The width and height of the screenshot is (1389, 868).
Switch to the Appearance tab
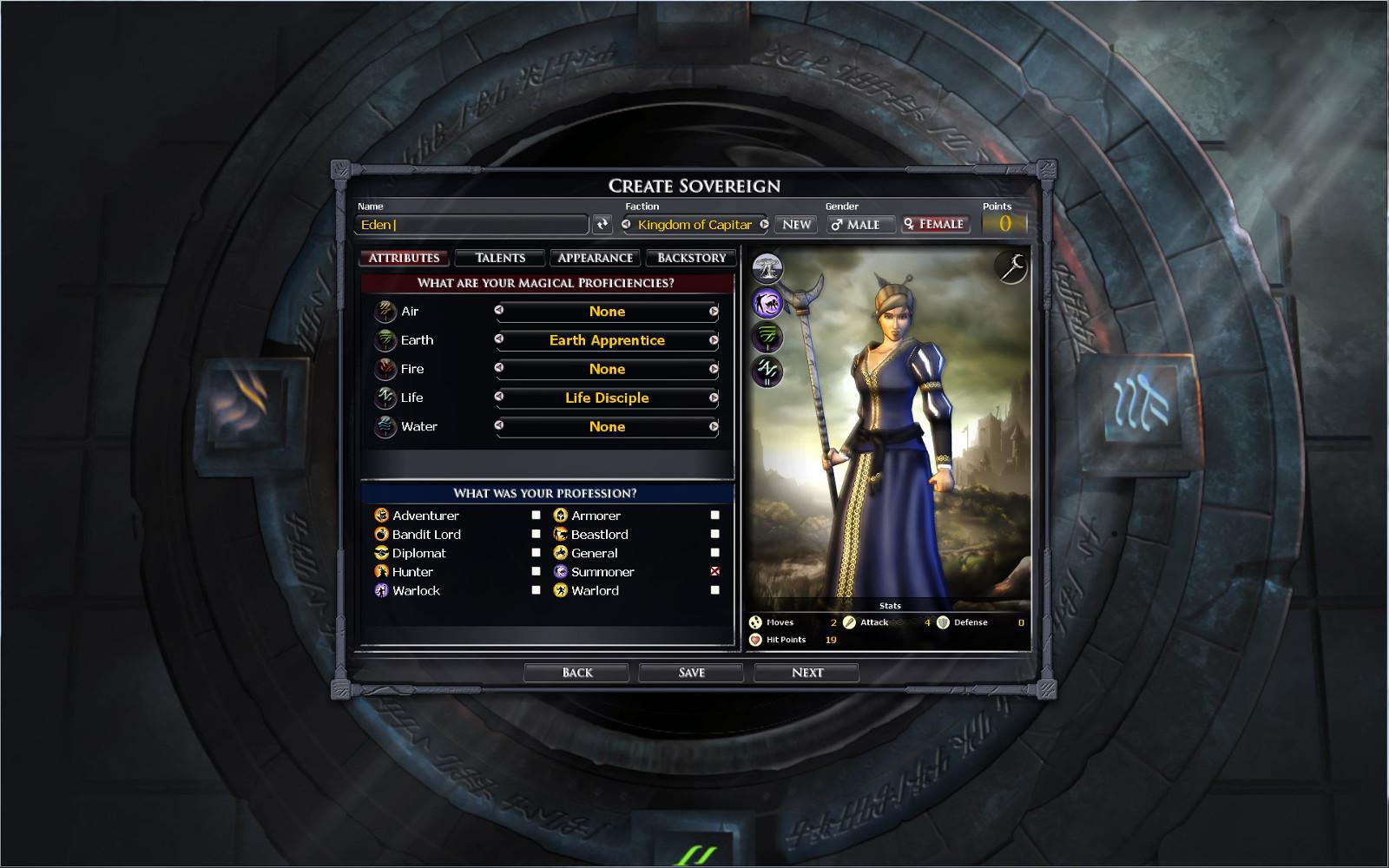coord(595,257)
